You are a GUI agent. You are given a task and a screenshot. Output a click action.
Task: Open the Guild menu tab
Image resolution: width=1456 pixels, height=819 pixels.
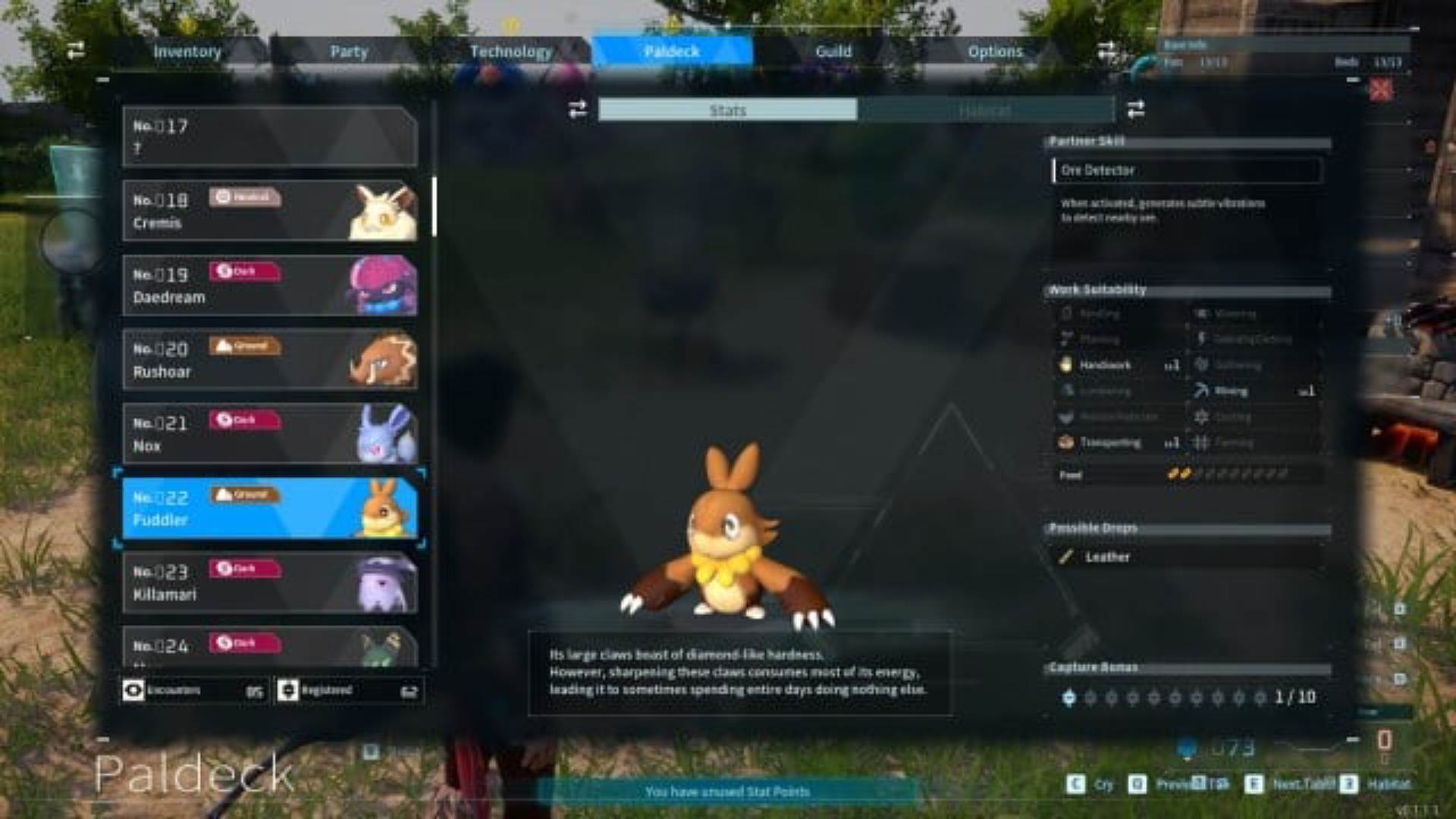pos(834,52)
